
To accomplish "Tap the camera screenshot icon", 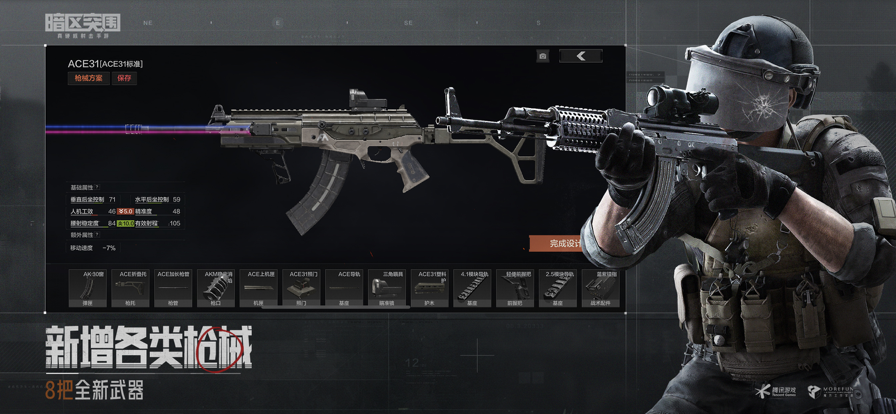I will (x=542, y=56).
